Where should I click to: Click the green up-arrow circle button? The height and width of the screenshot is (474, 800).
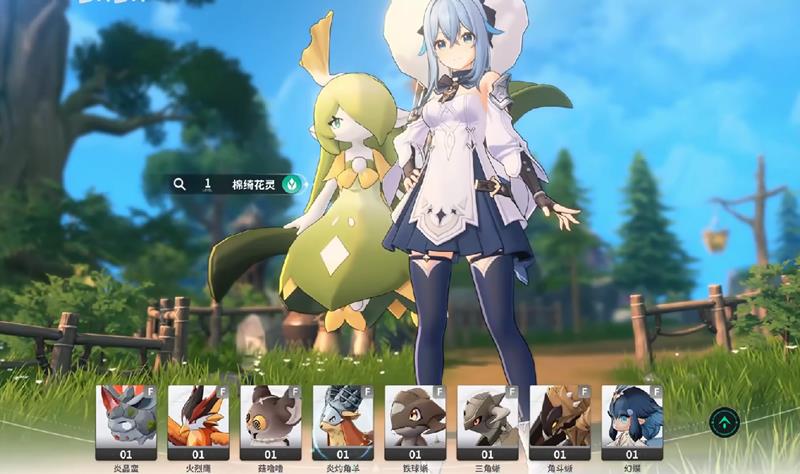[724, 421]
